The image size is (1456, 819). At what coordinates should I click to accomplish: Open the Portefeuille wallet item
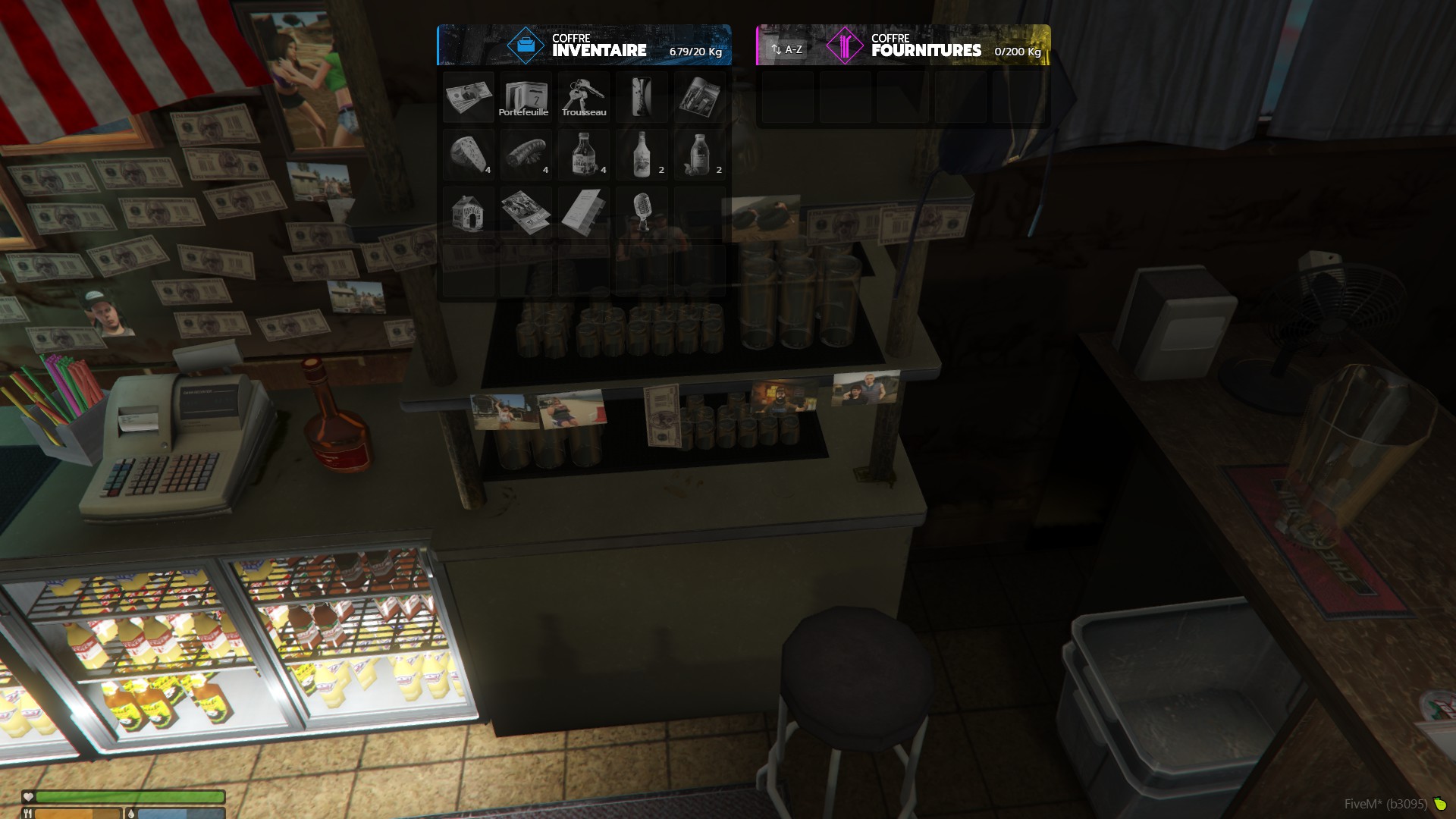coord(526,97)
